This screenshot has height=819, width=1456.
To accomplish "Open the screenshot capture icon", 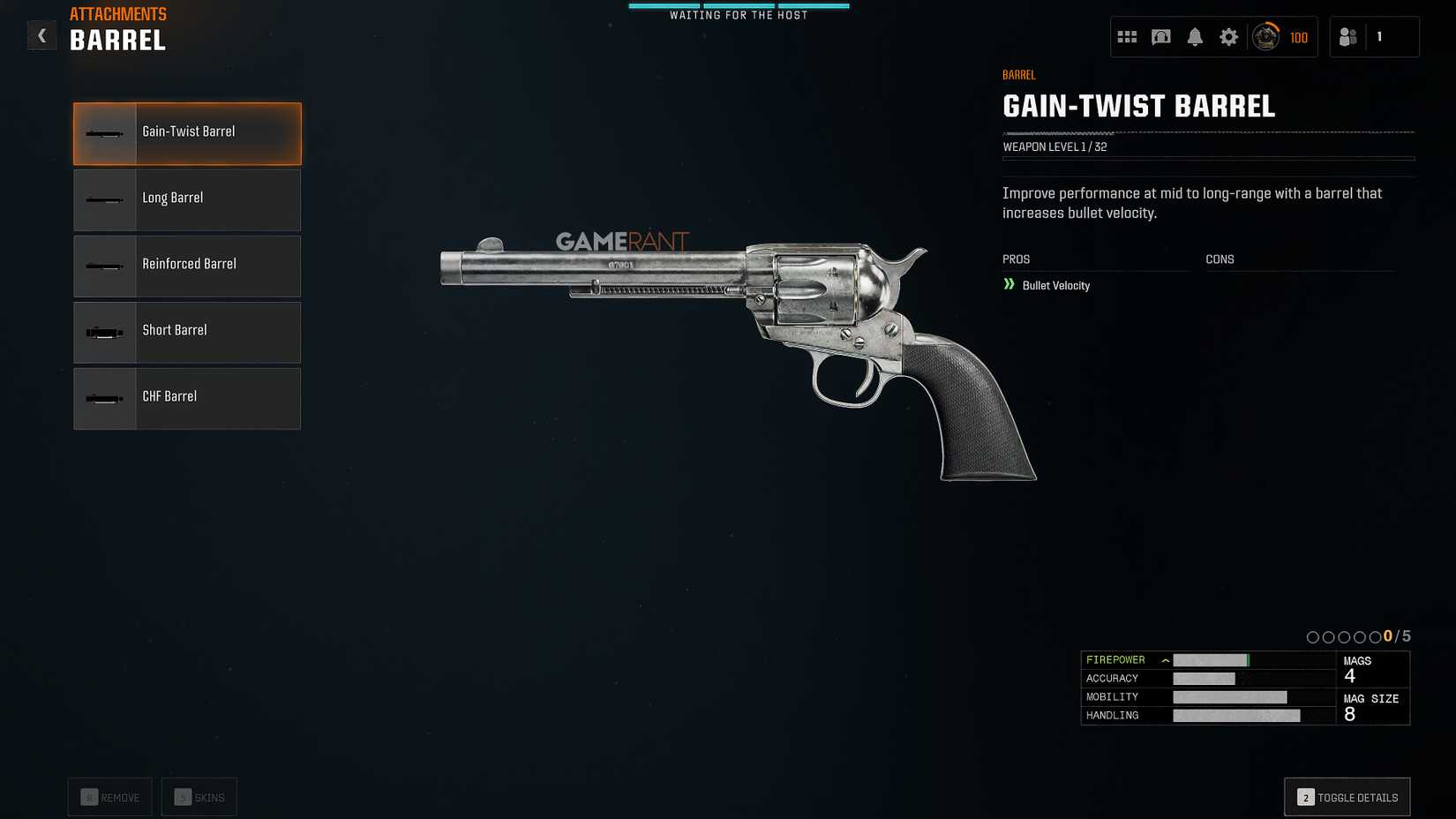I will (x=1161, y=36).
